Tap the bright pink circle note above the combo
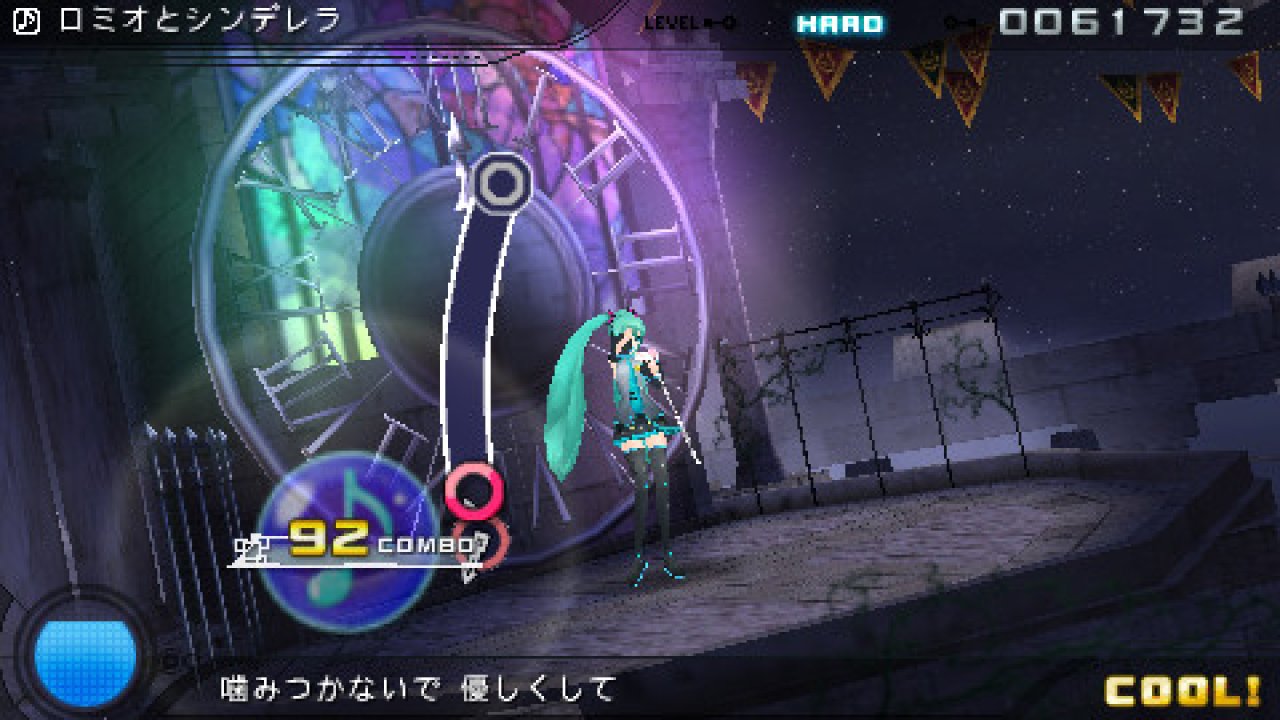Viewport: 1280px width, 720px height. click(474, 489)
